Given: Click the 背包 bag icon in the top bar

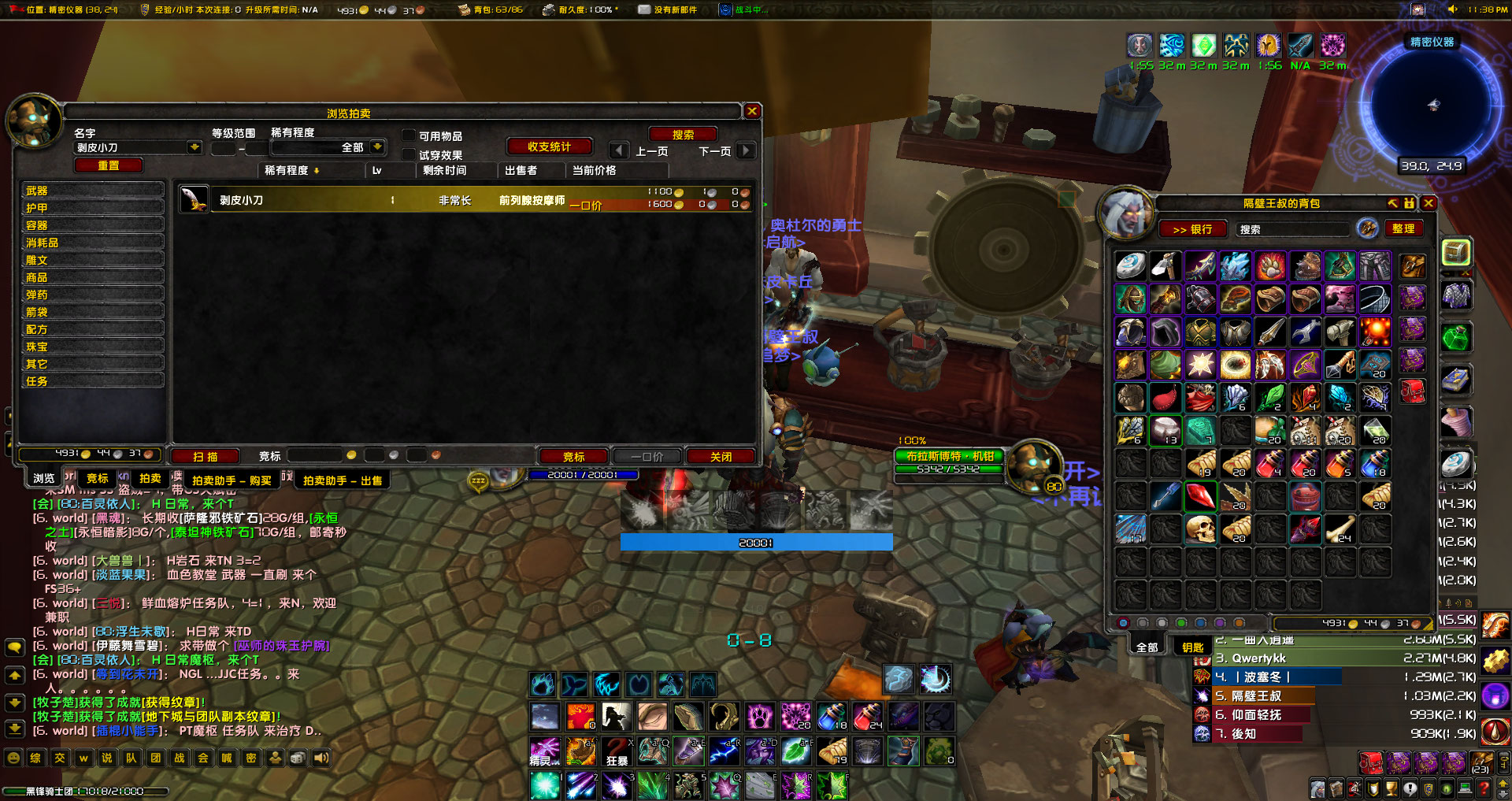Looking at the screenshot, I should [x=466, y=11].
